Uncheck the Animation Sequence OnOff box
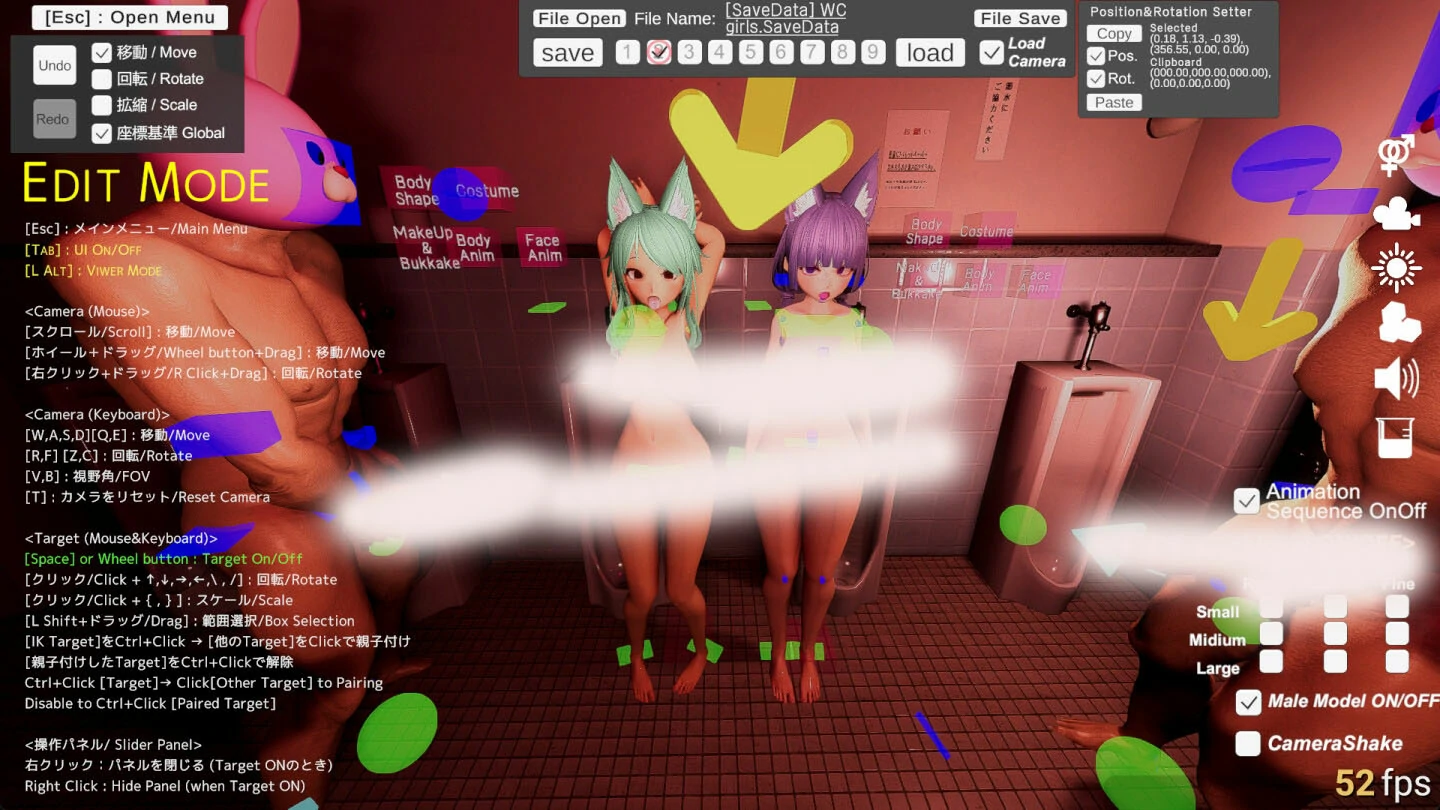Viewport: 1440px width, 810px height. [1247, 501]
